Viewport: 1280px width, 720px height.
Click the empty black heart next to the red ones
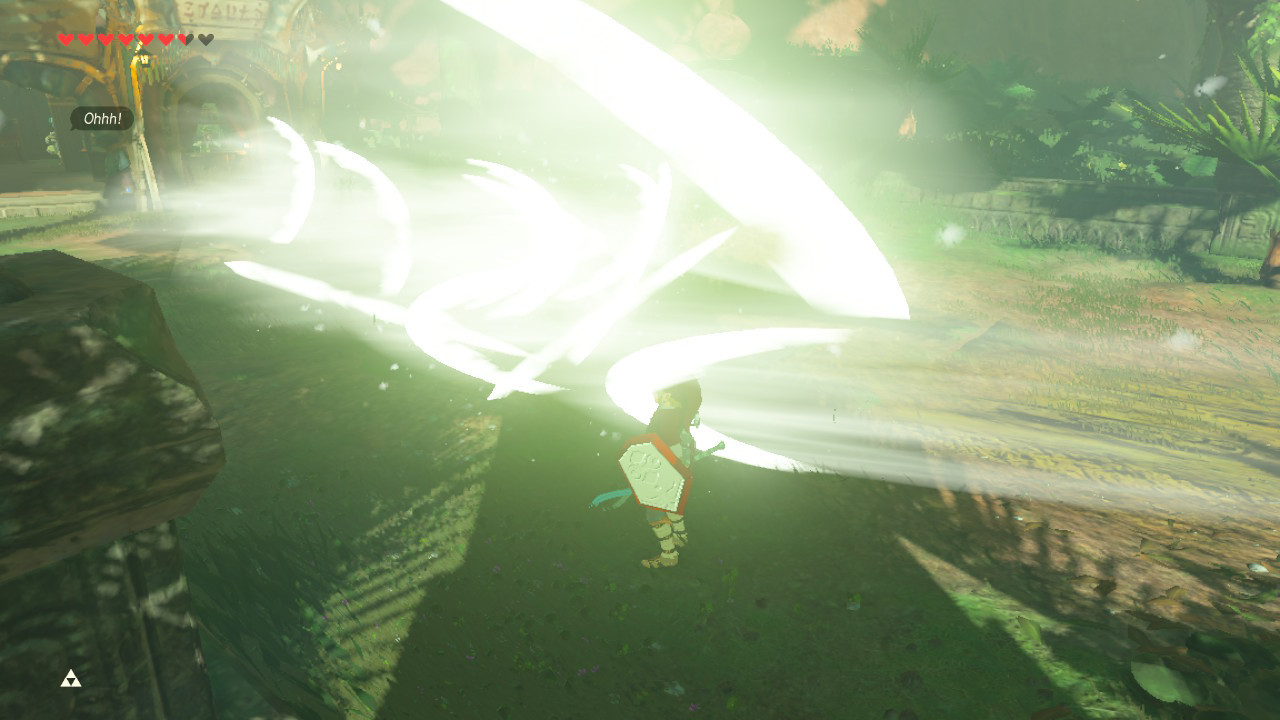click(x=206, y=39)
